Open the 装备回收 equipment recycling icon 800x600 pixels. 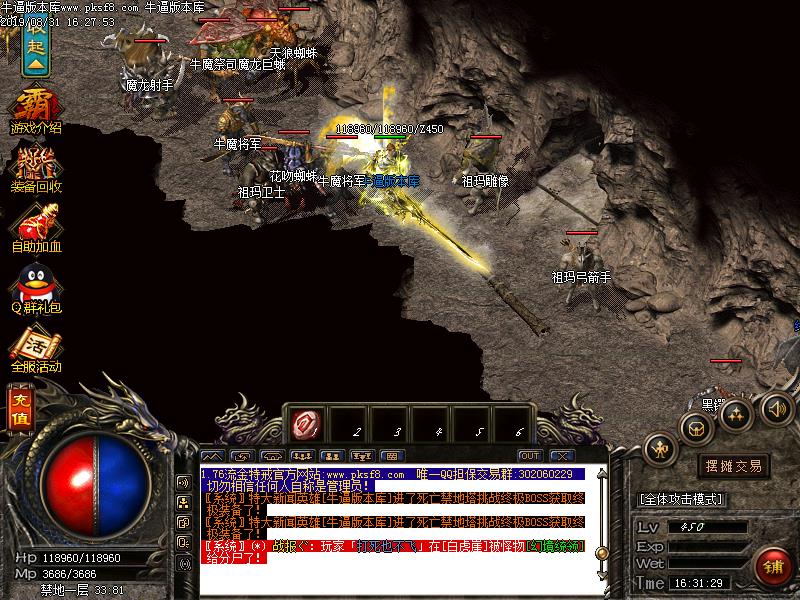pos(36,168)
